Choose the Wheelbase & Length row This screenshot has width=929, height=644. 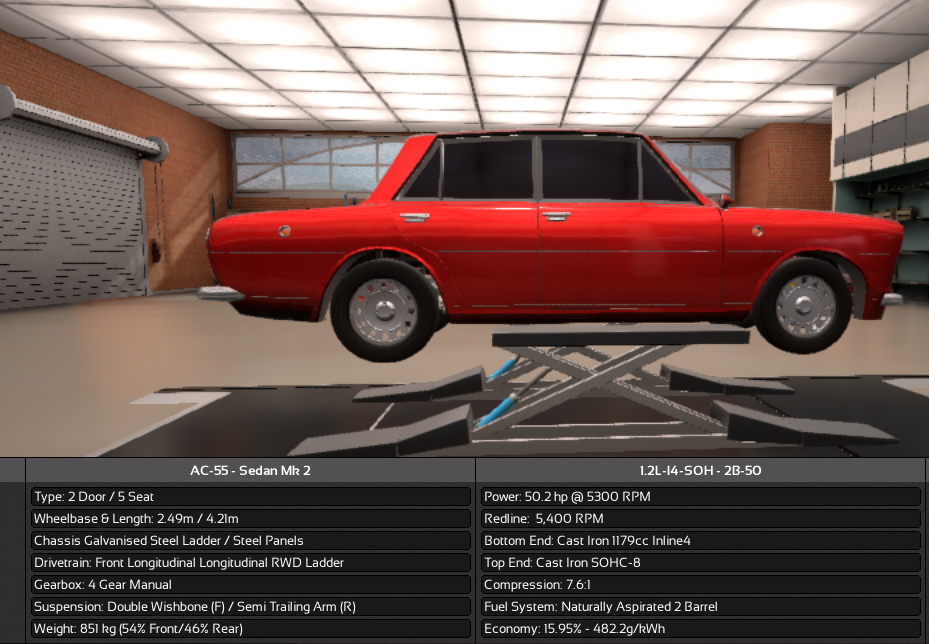pyautogui.click(x=251, y=519)
